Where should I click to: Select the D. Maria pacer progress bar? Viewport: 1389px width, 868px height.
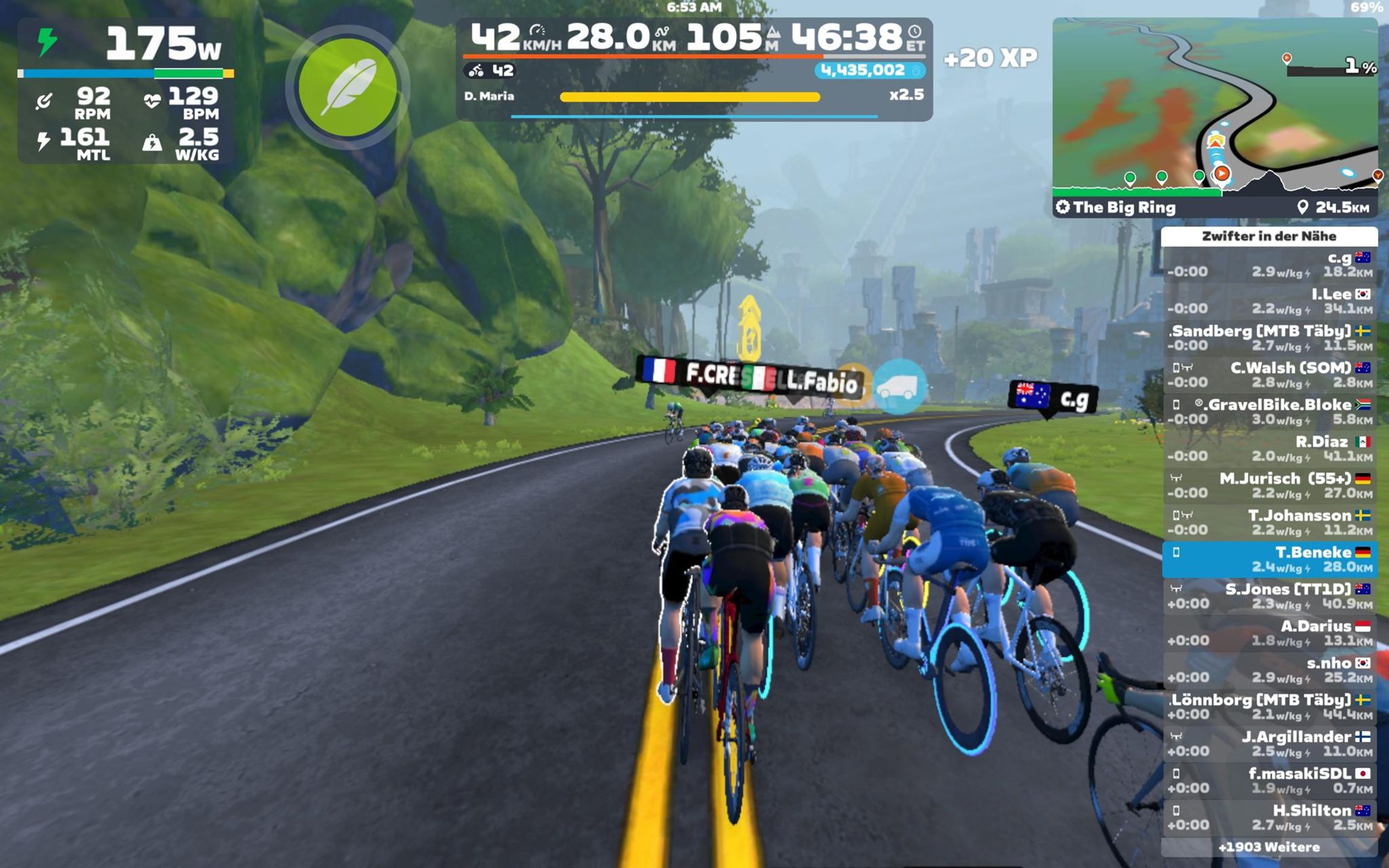click(x=690, y=97)
